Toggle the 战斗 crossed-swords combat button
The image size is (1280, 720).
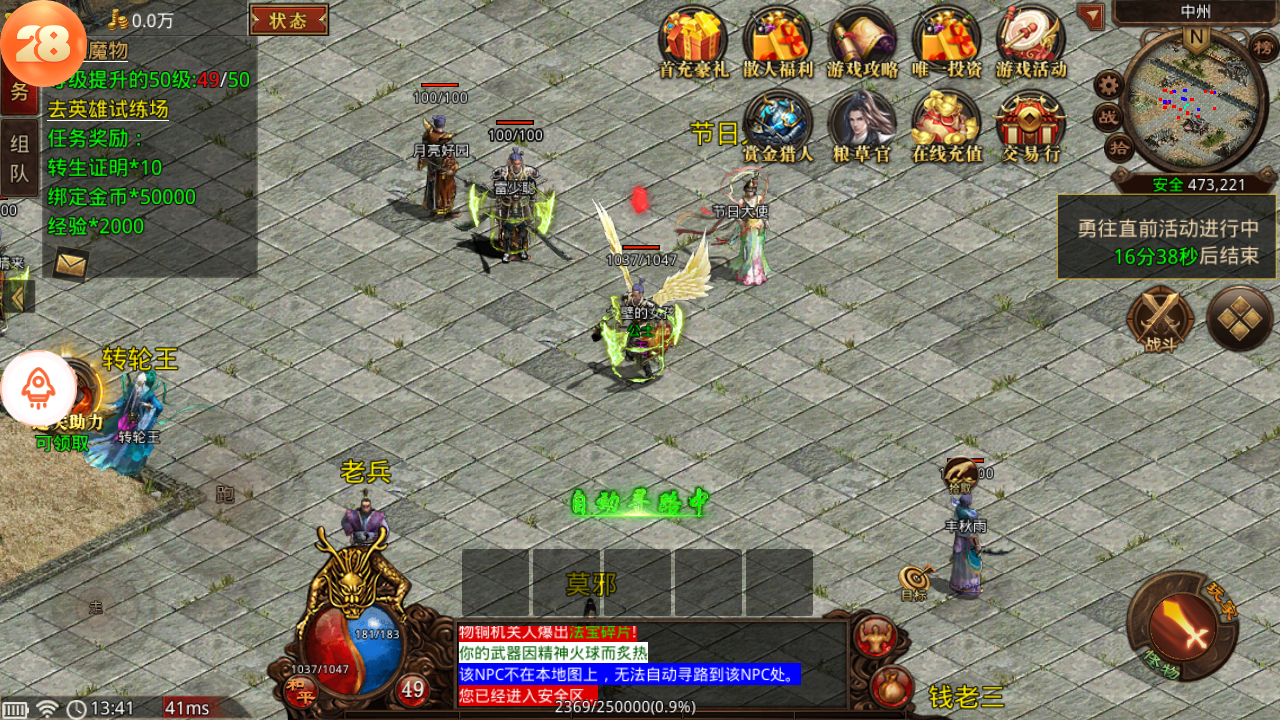(1160, 320)
